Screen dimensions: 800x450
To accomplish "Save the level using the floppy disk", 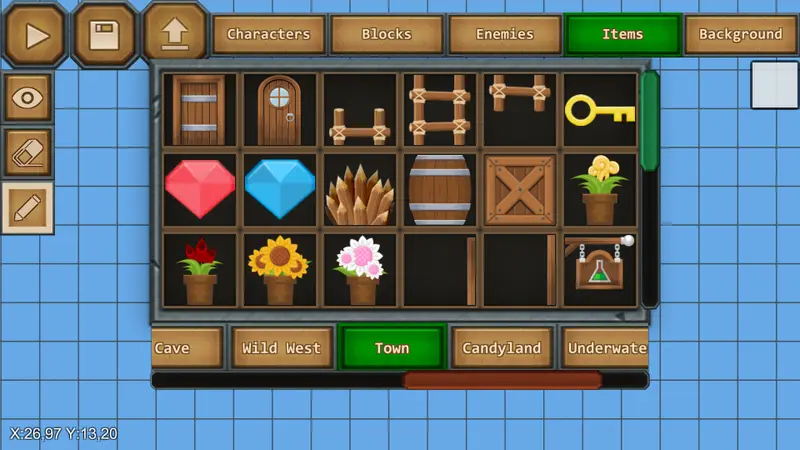I will [x=103, y=35].
